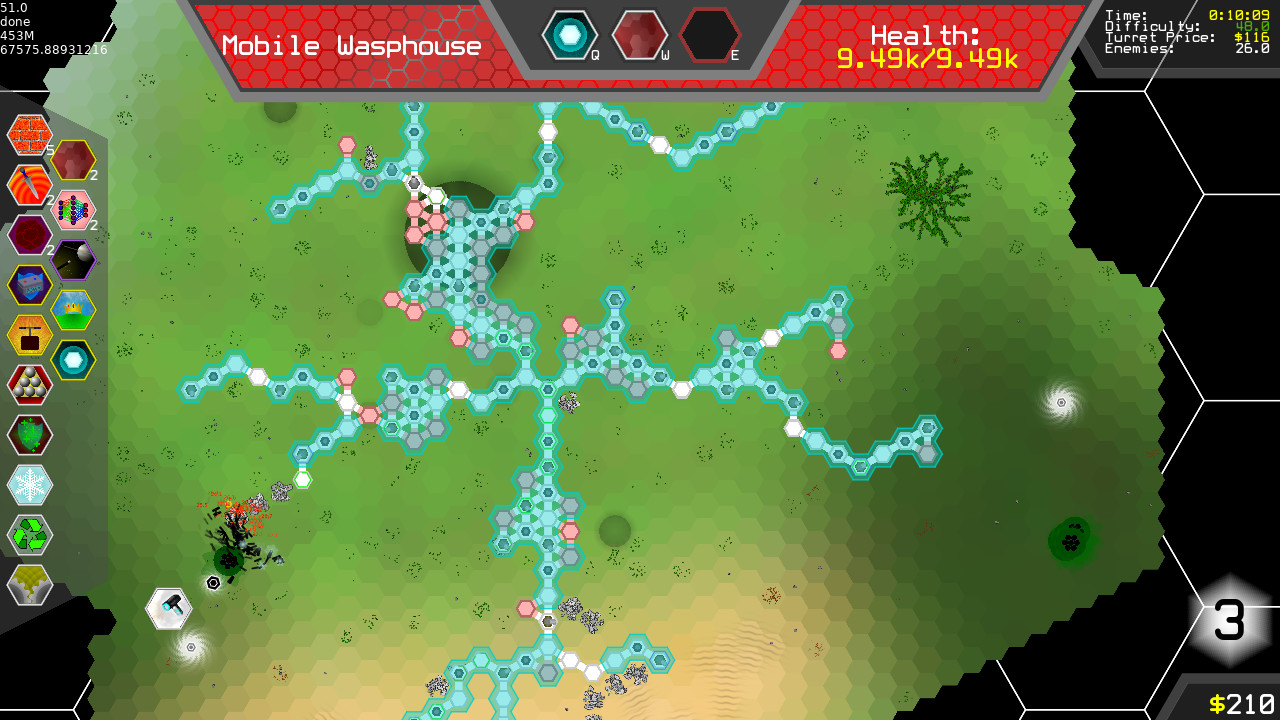Select the yellow dripping hex turret icon
The width and height of the screenshot is (1280, 720).
pyautogui.click(x=29, y=585)
